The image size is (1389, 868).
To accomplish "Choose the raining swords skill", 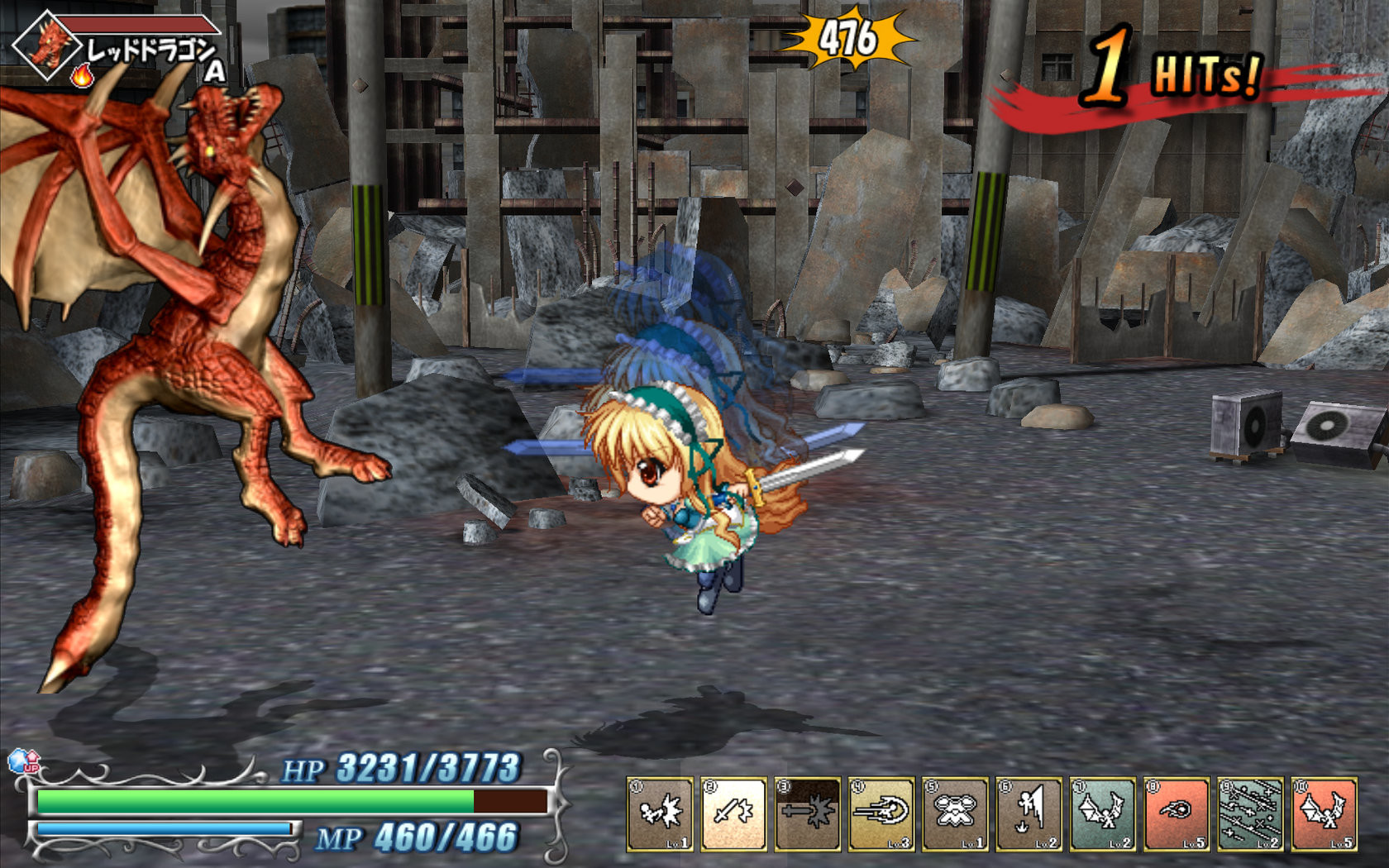I will click(1250, 814).
